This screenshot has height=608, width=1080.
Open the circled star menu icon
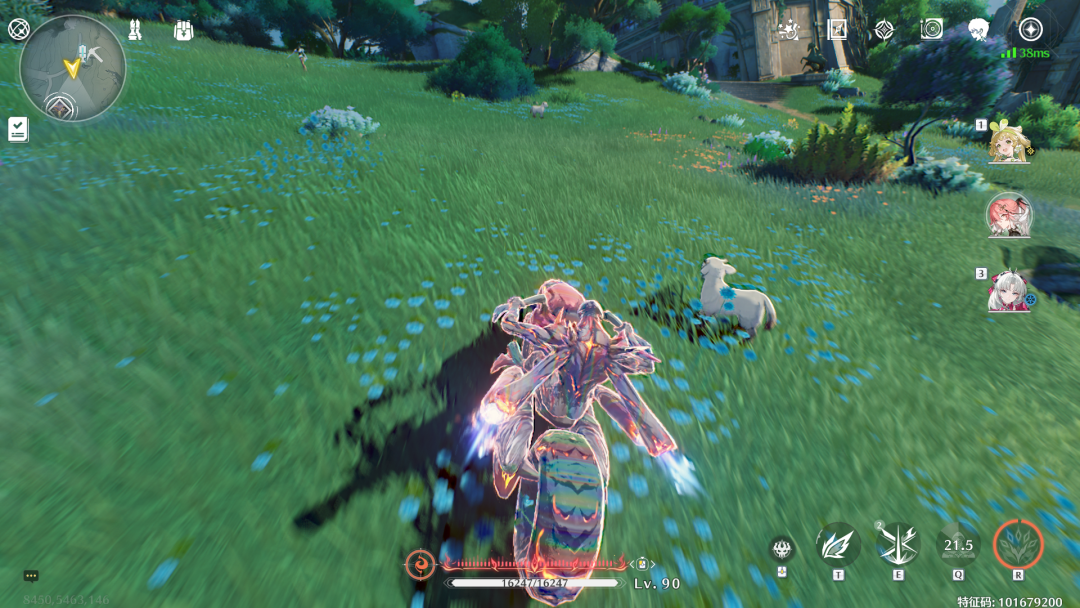(1030, 29)
